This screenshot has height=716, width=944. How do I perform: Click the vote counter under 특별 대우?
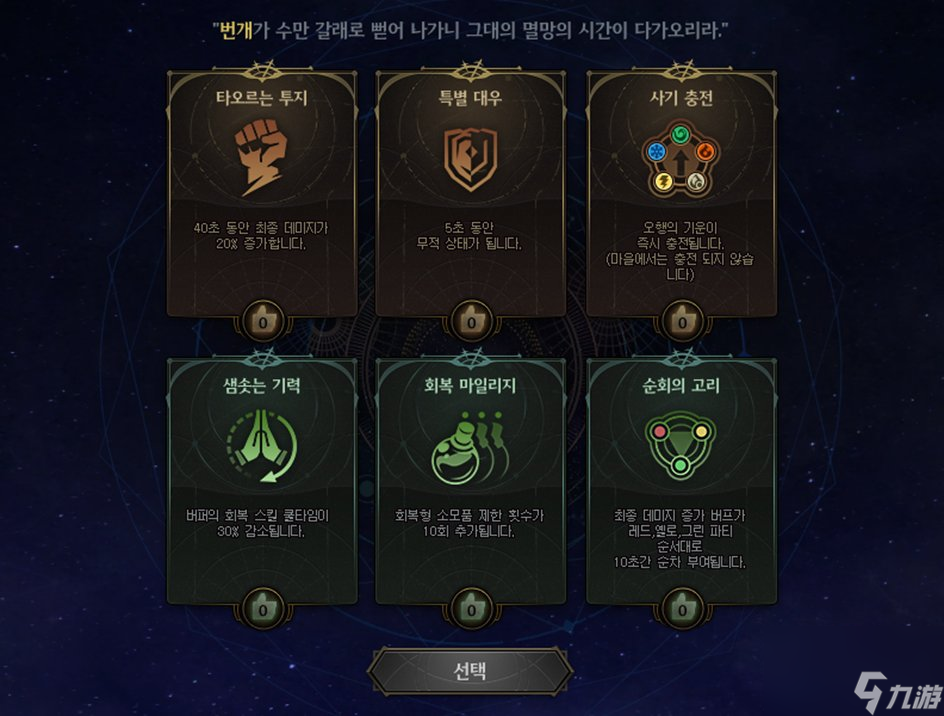coord(471,323)
